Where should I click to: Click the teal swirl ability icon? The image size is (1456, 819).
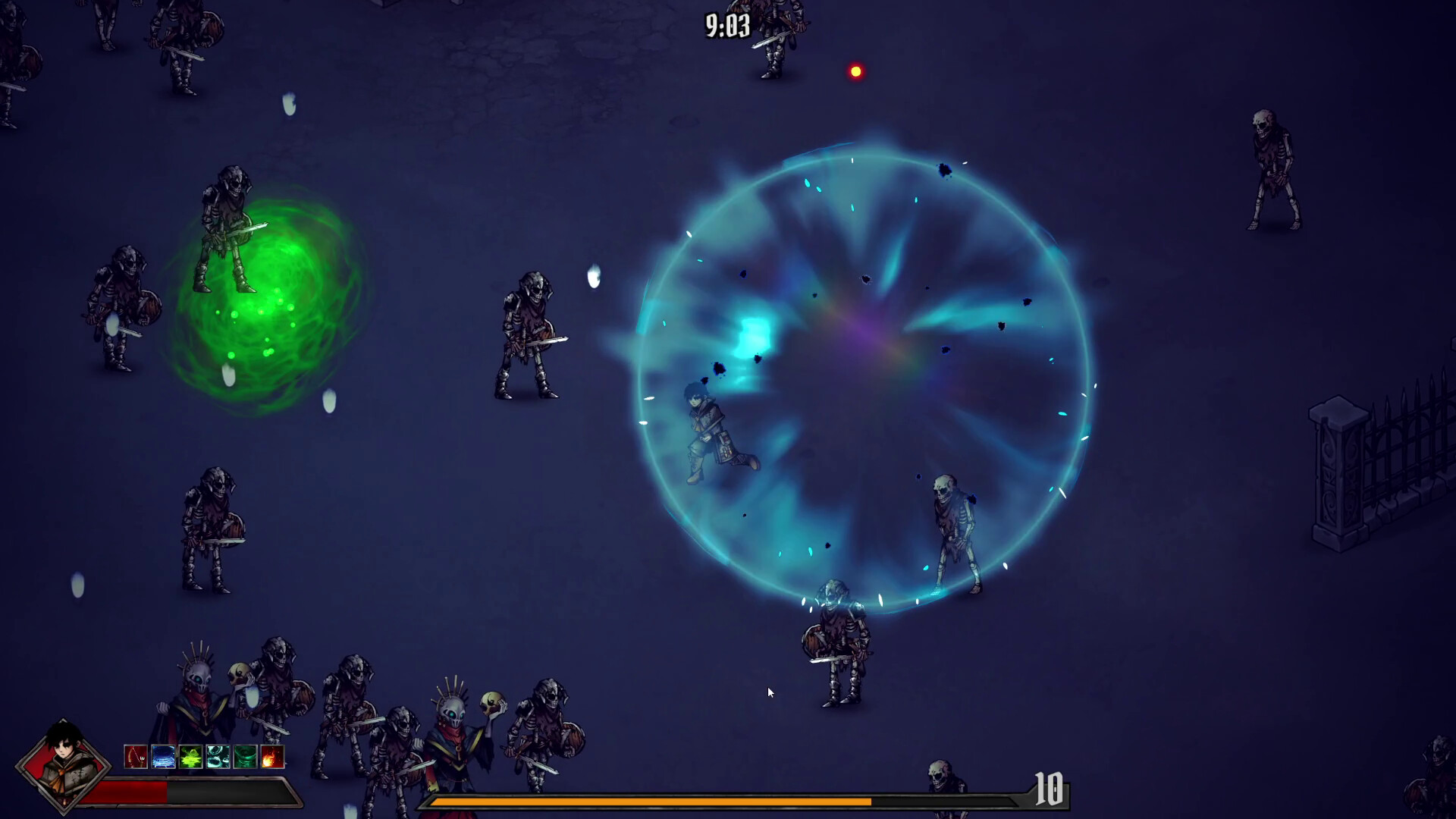[x=218, y=757]
